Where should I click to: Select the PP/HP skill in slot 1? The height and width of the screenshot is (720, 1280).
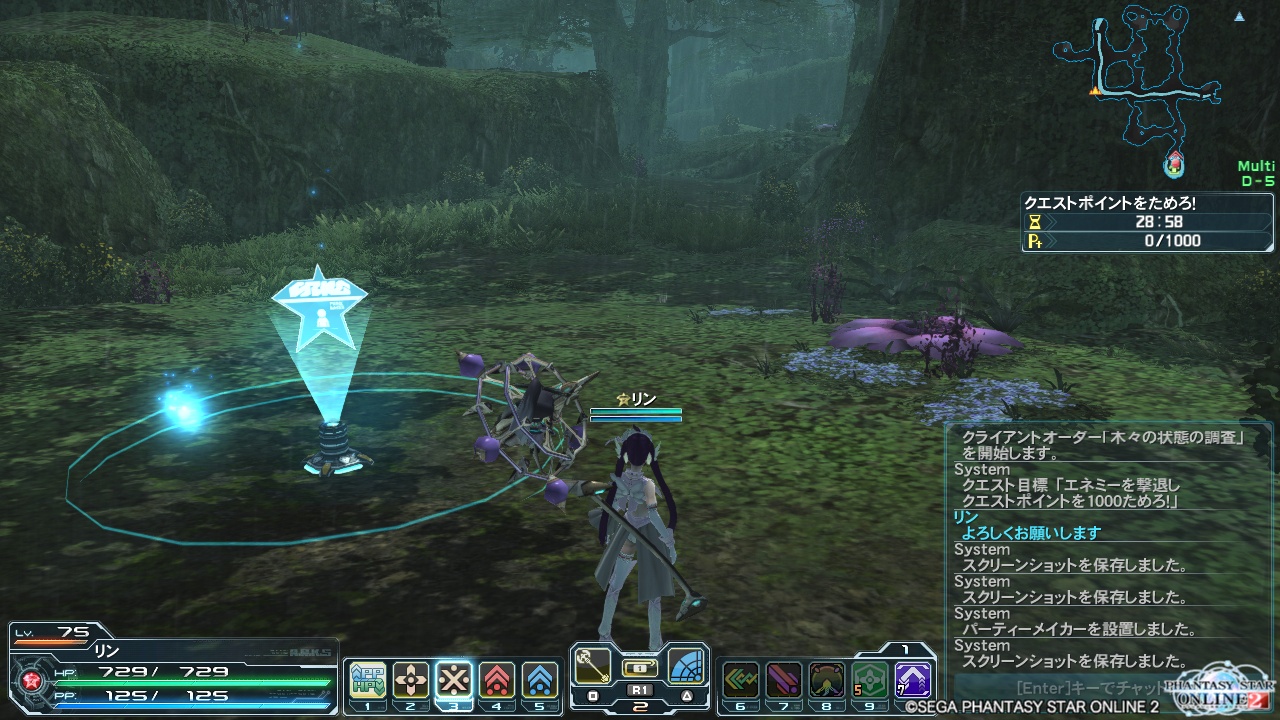[x=367, y=680]
